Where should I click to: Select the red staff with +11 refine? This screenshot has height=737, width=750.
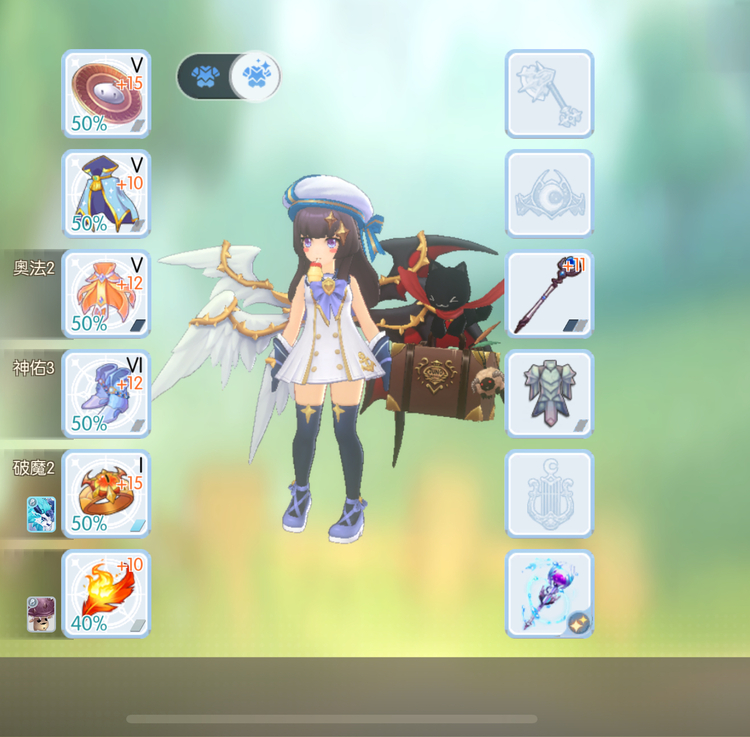tap(549, 294)
